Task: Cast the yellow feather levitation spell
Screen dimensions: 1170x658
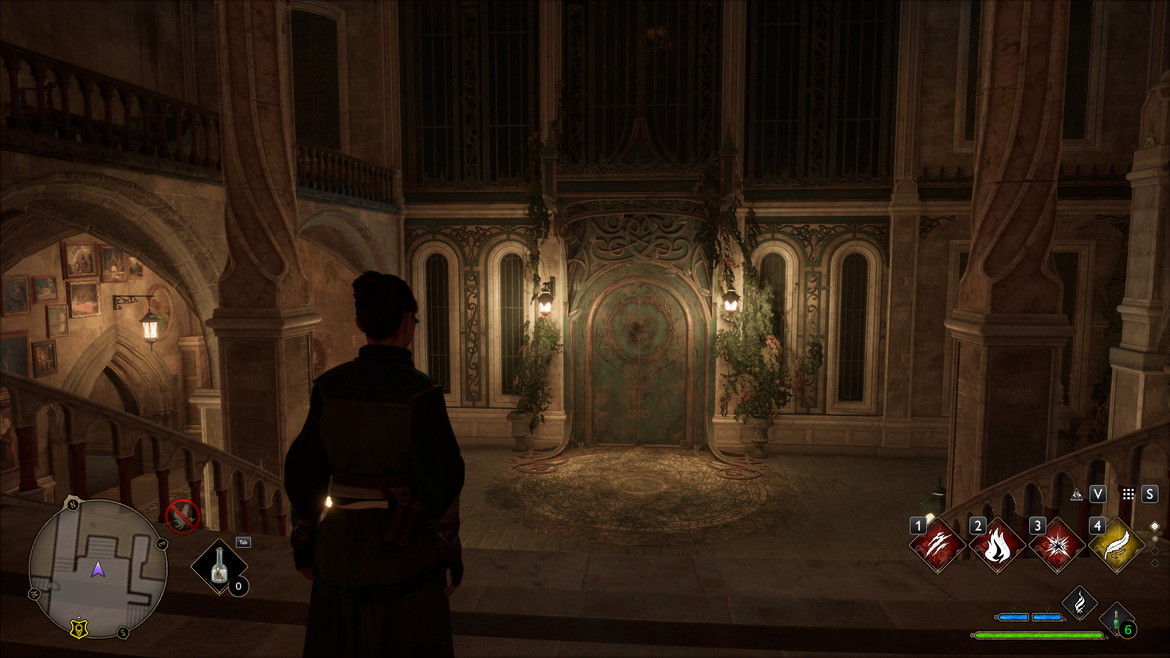Action: pyautogui.click(x=1116, y=545)
